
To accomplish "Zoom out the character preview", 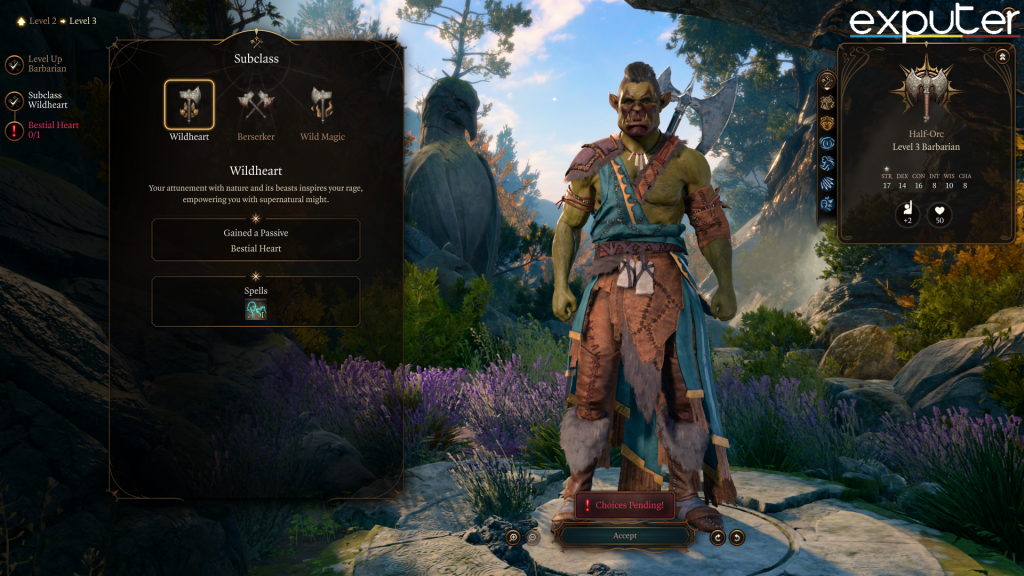I will [533, 537].
